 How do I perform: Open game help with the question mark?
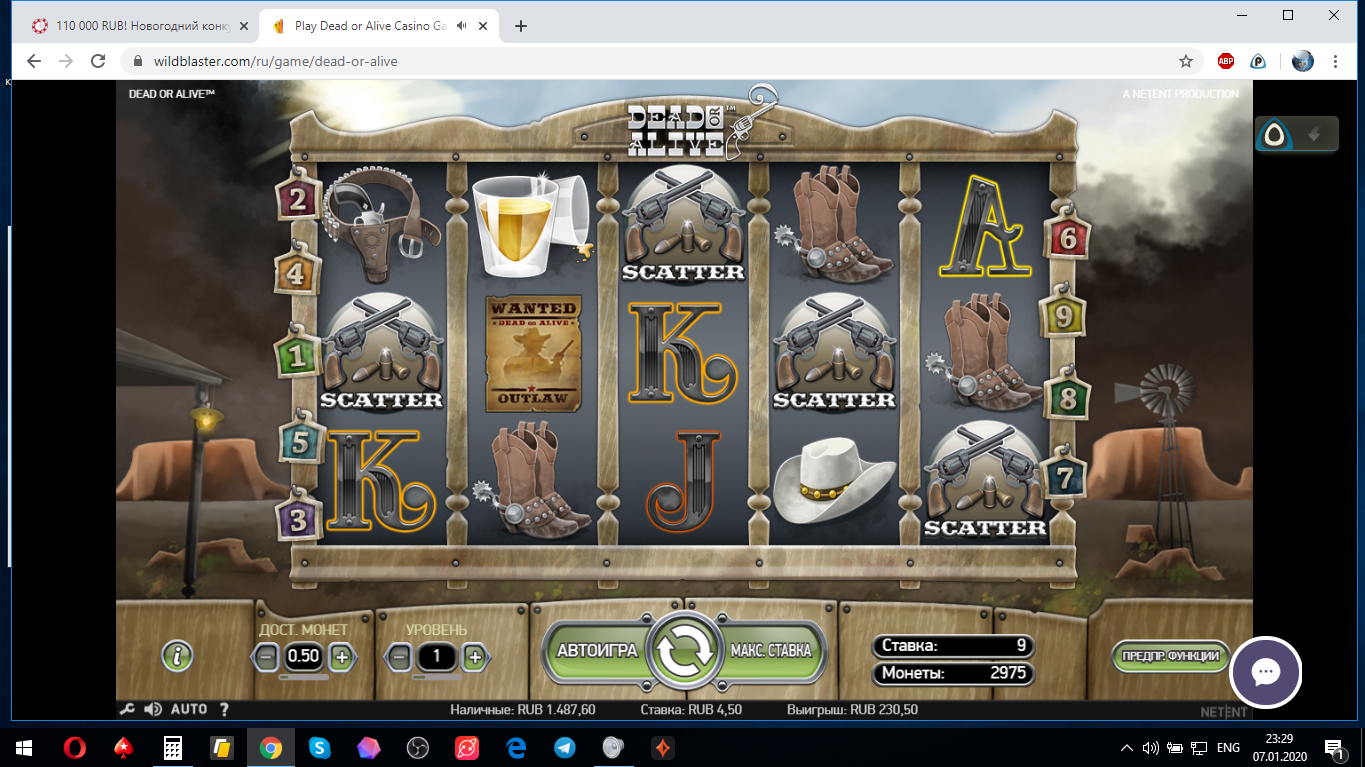coord(224,709)
